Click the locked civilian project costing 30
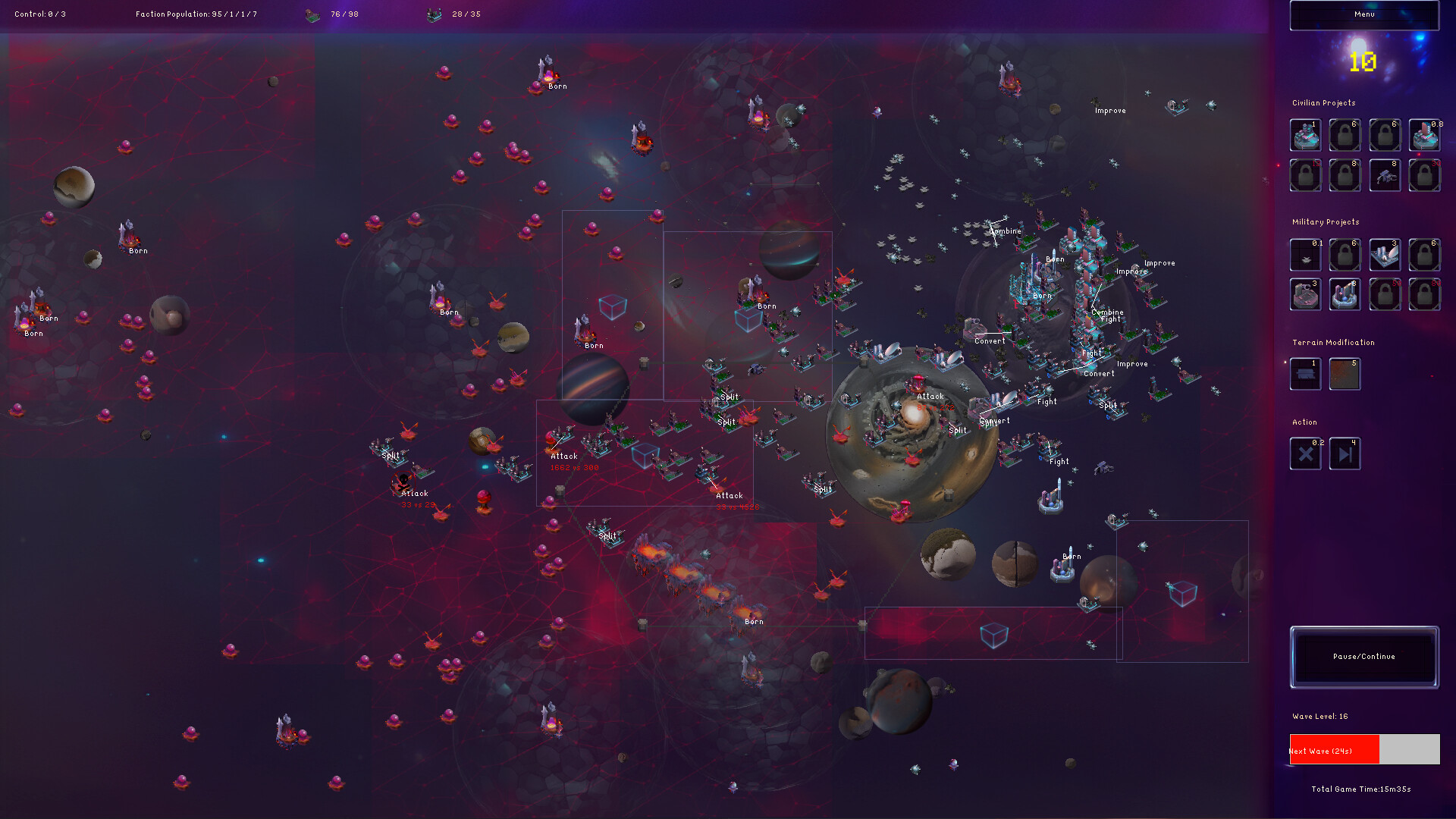The height and width of the screenshot is (819, 1456). [1424, 175]
